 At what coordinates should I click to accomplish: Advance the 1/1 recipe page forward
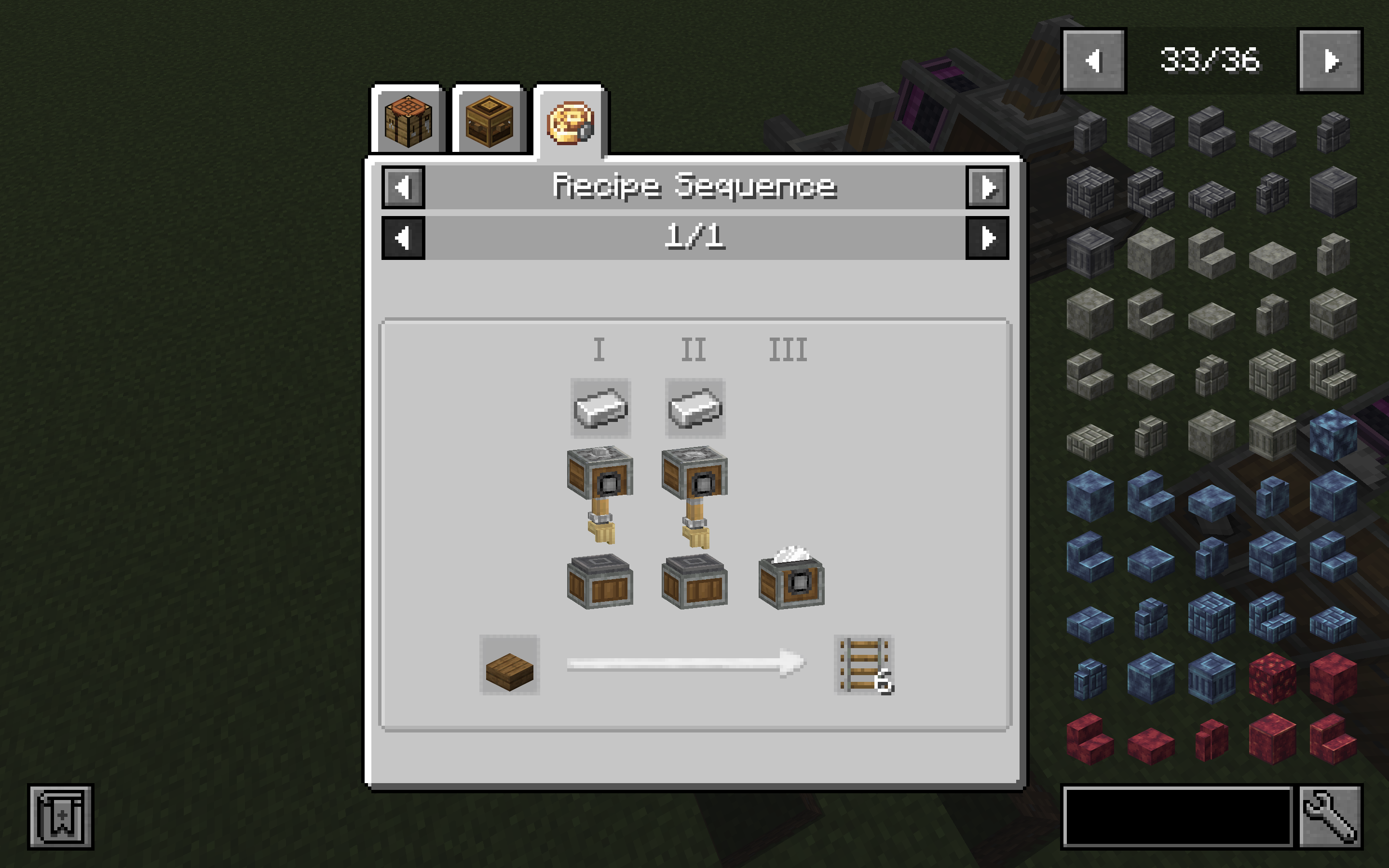986,239
